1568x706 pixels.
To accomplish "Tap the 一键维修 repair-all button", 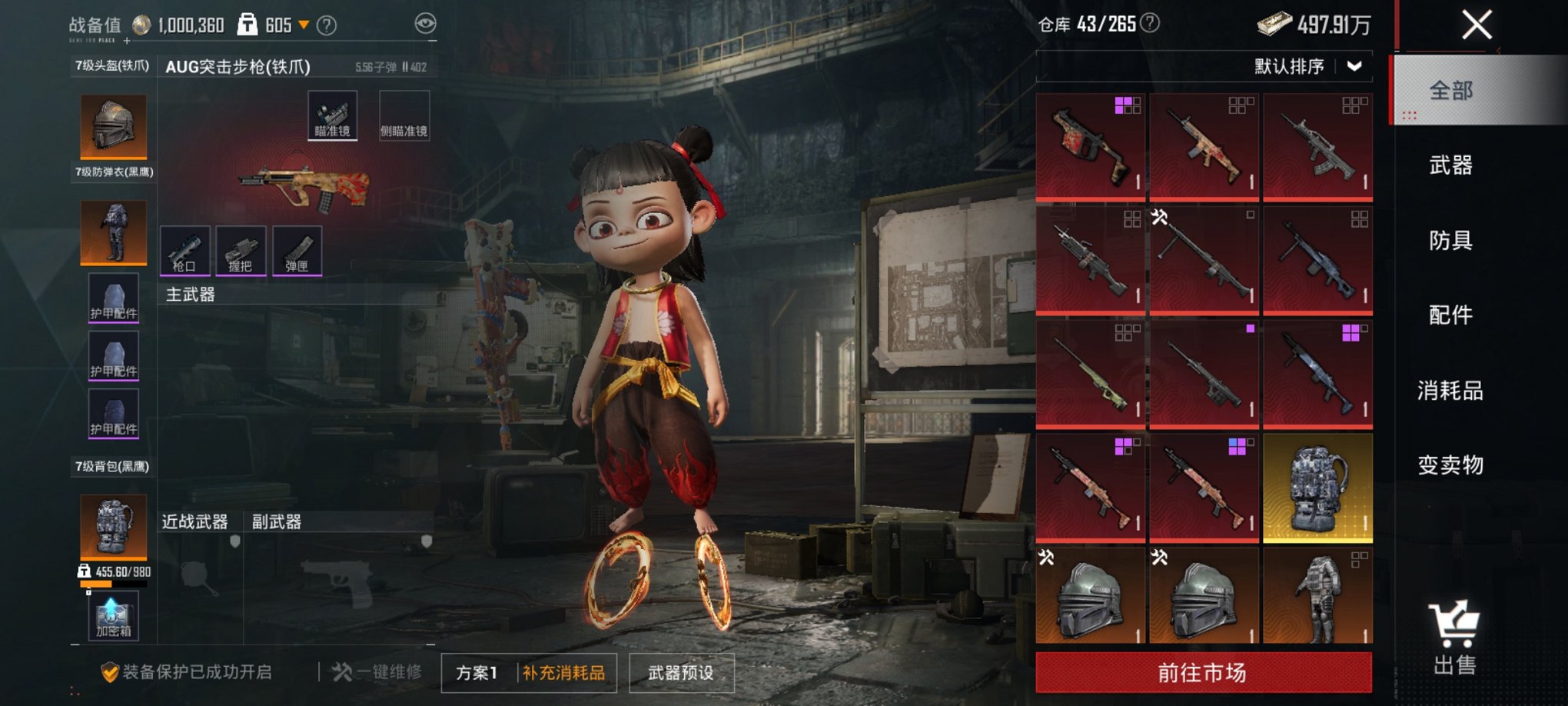I will [377, 672].
